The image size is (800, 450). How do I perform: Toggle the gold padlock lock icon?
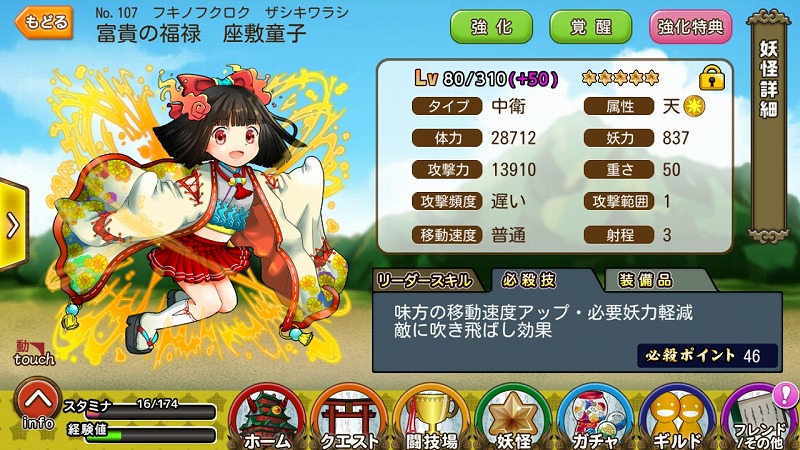[711, 77]
